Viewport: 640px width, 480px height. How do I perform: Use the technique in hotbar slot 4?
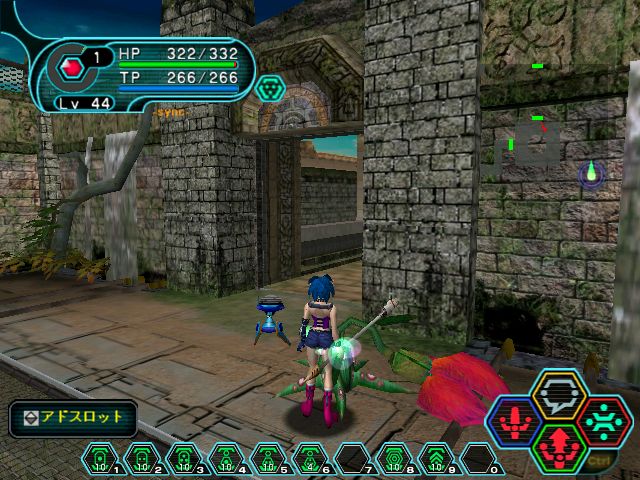(226, 460)
